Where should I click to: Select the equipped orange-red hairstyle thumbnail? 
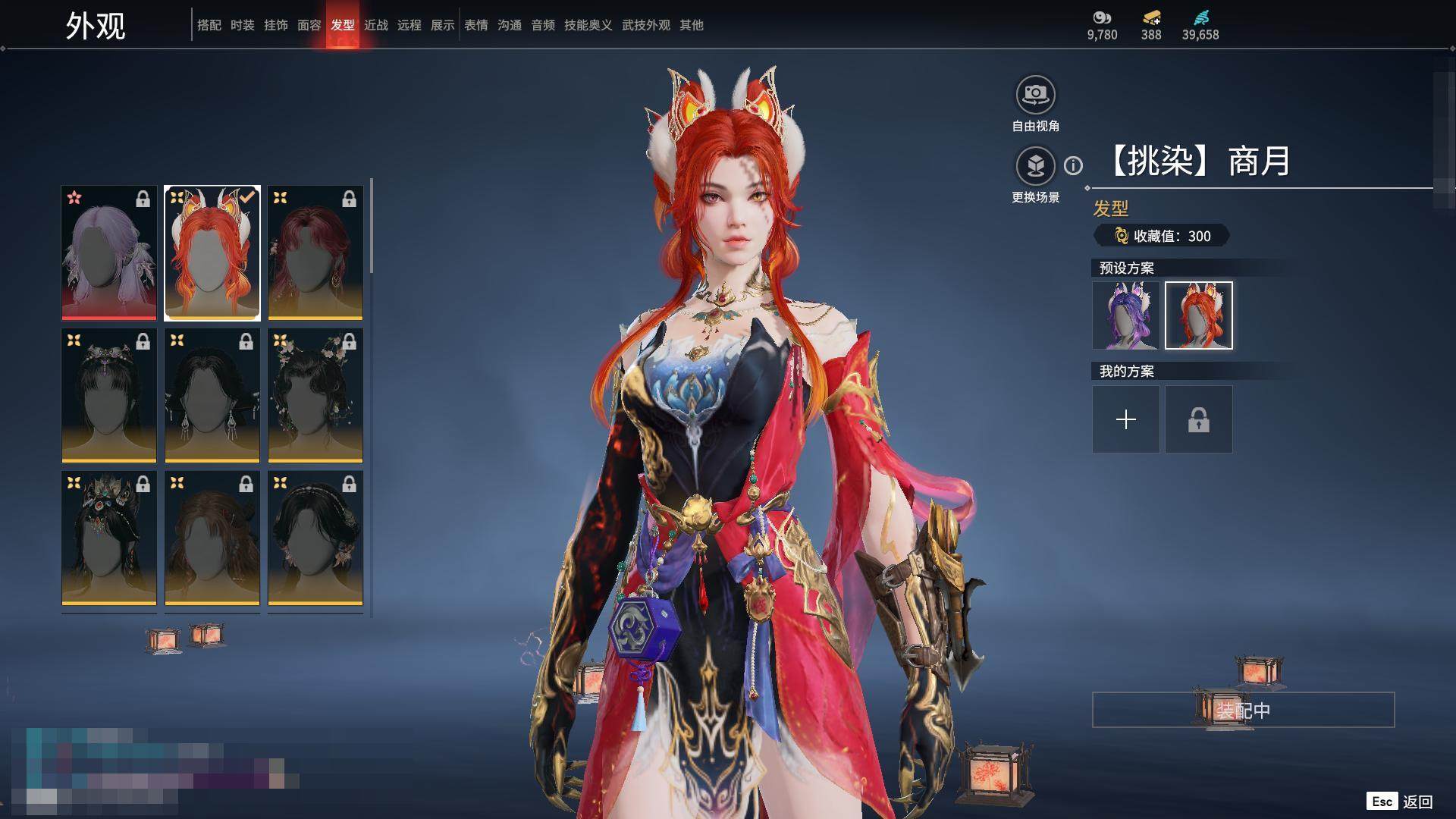[x=212, y=253]
